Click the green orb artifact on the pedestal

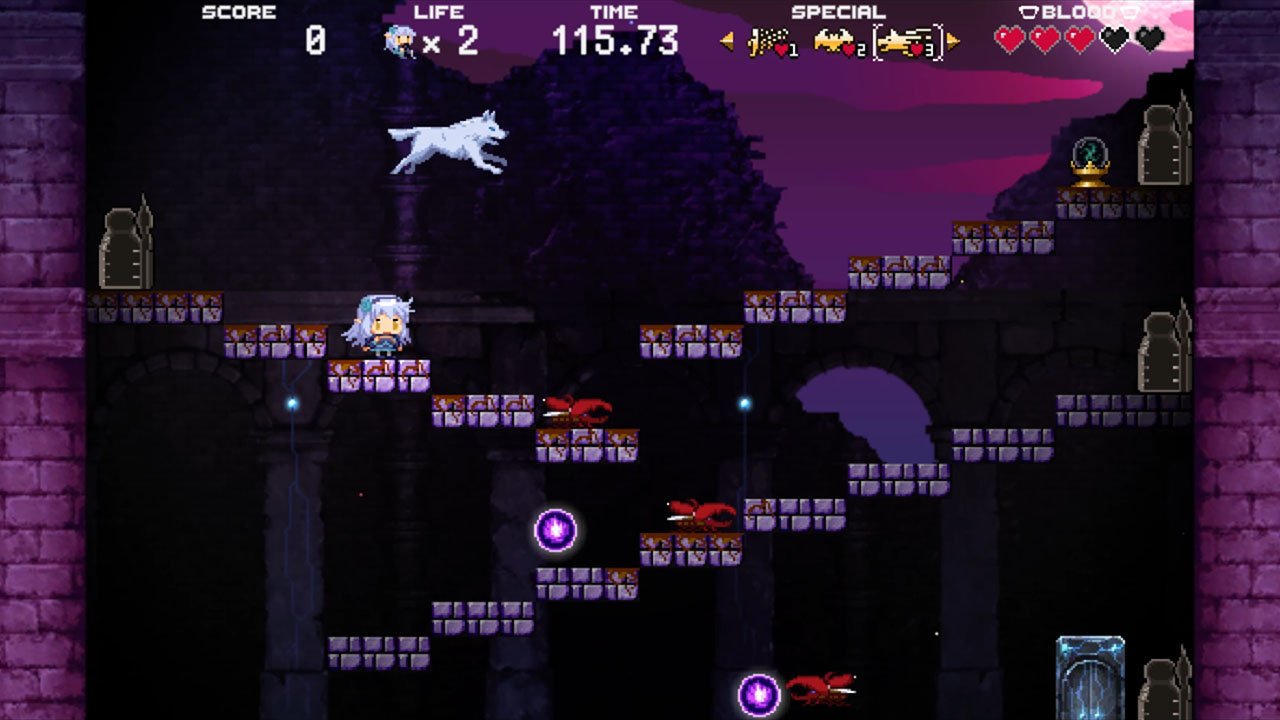(x=1092, y=150)
